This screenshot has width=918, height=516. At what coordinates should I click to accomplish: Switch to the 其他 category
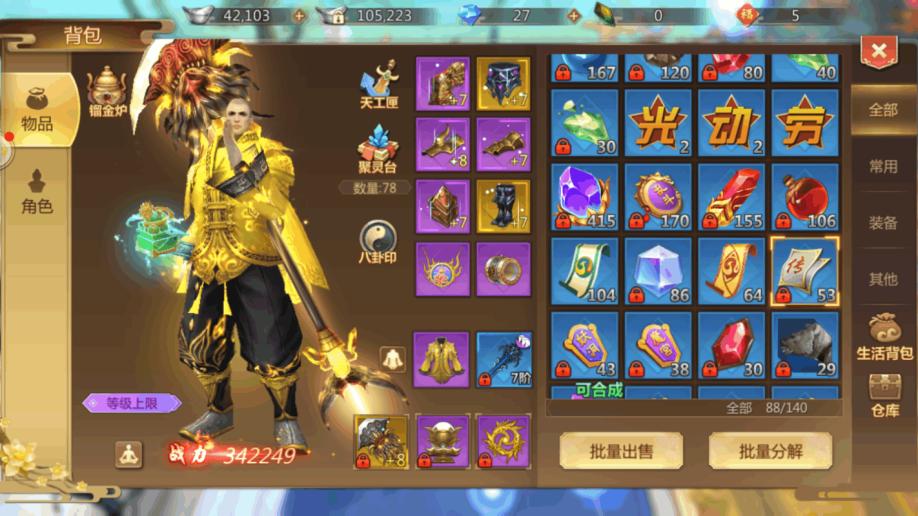pyautogui.click(x=883, y=279)
